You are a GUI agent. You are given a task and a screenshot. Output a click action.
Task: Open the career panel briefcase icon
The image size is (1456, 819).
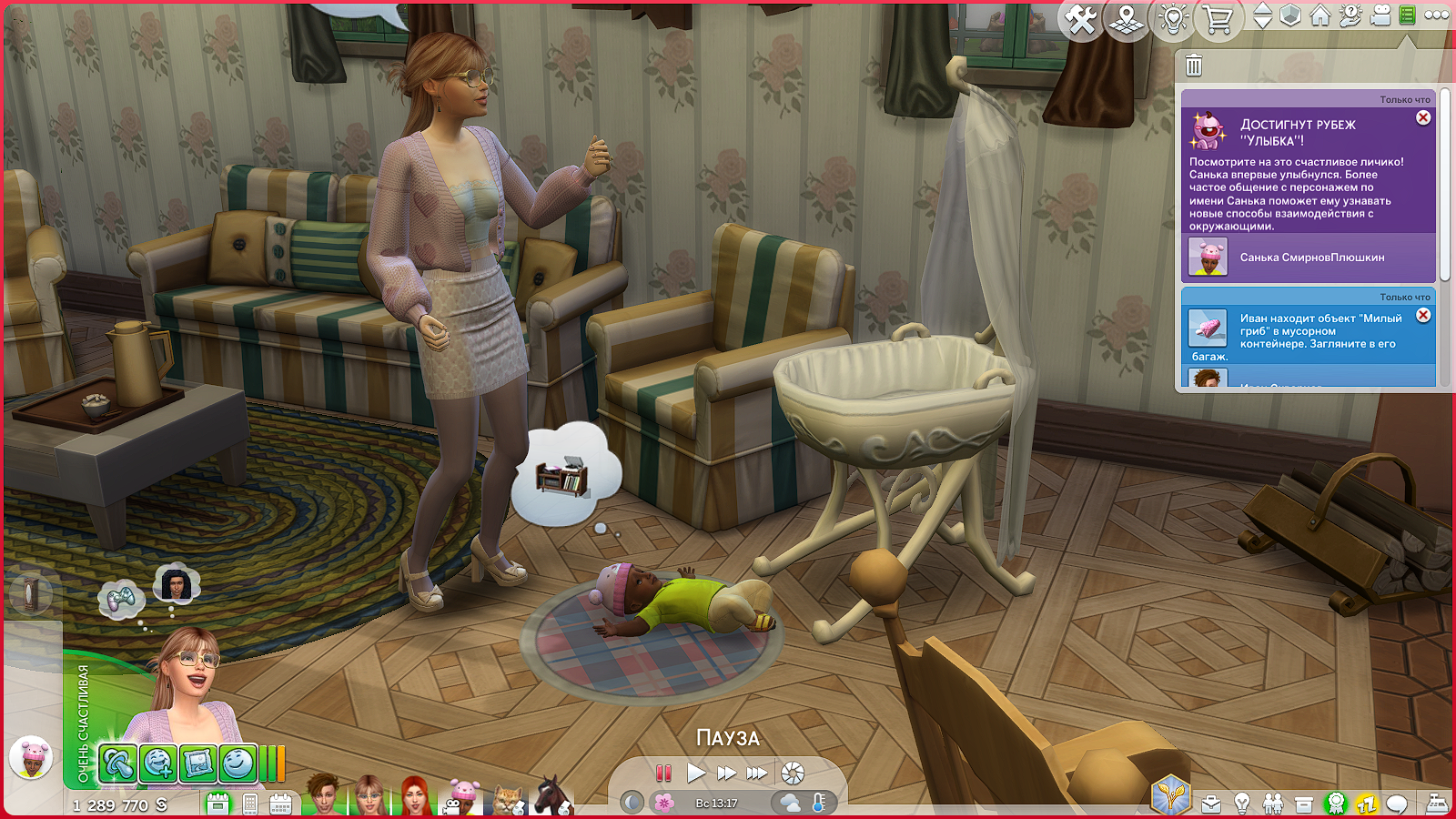1211,804
